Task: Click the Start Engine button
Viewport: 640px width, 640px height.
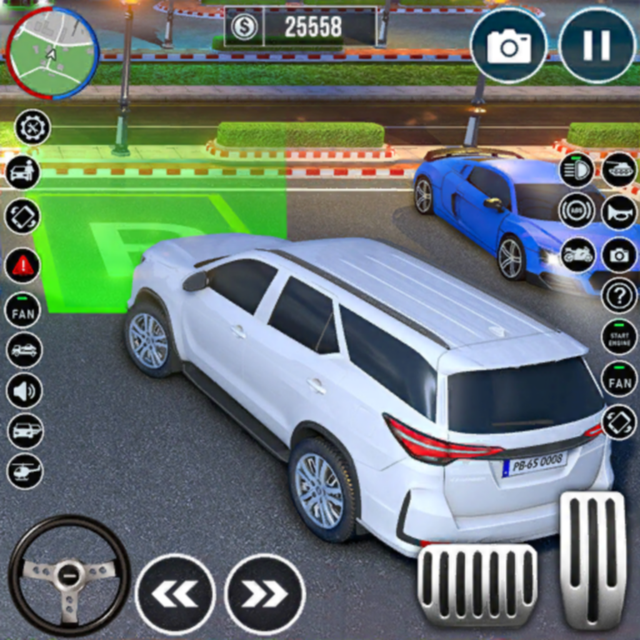Action: 618,337
